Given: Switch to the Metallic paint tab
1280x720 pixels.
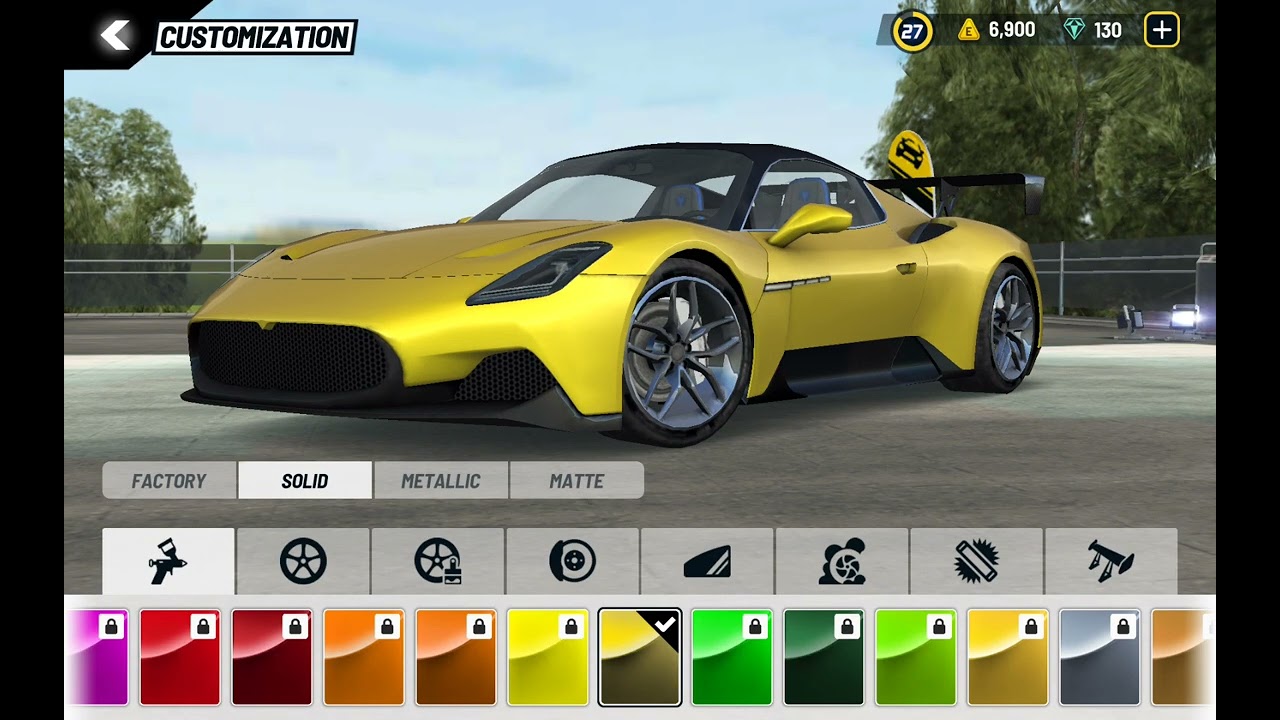Looking at the screenshot, I should 441,481.
